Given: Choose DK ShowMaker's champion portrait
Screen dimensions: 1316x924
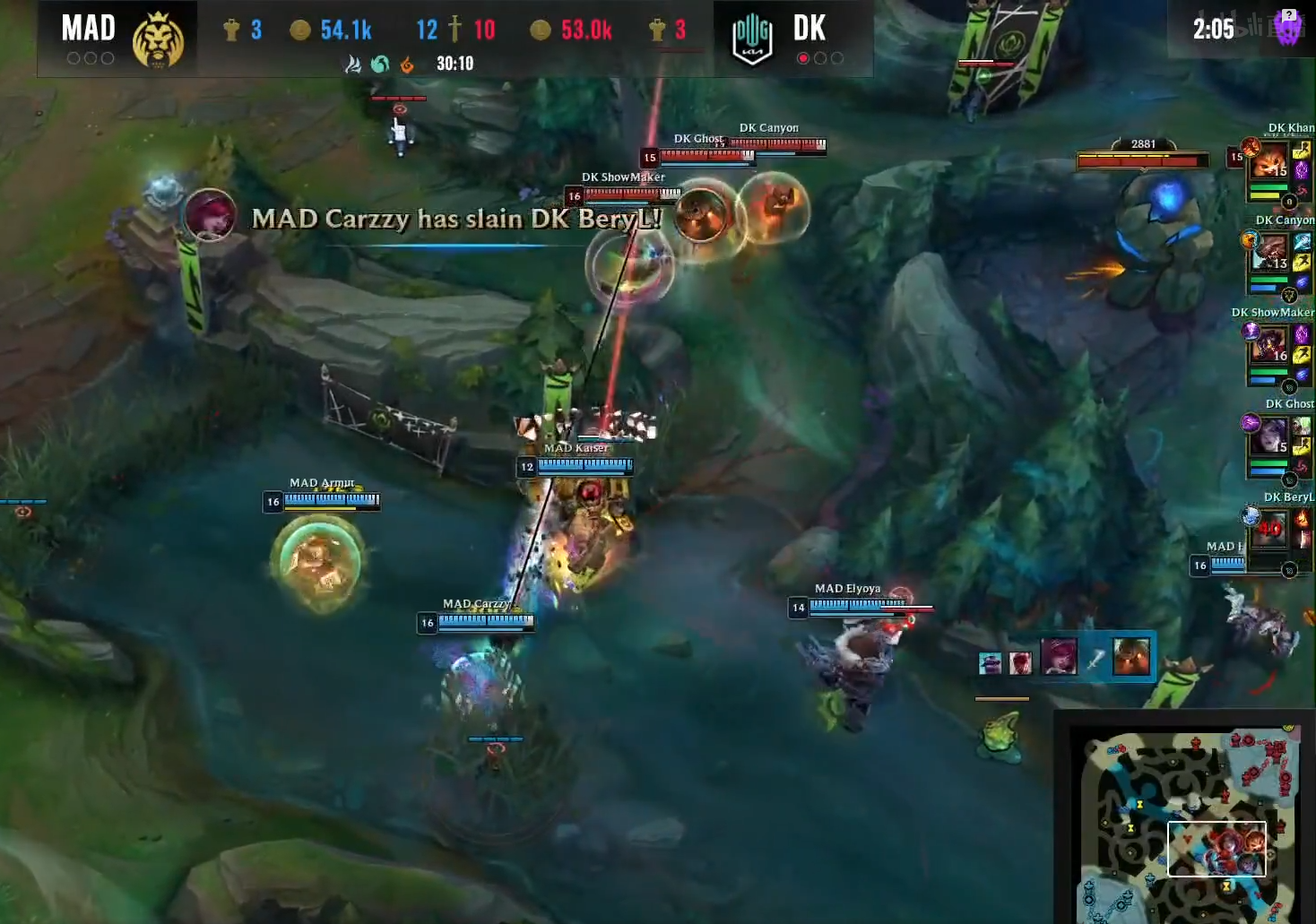Looking at the screenshot, I should click(1269, 344).
